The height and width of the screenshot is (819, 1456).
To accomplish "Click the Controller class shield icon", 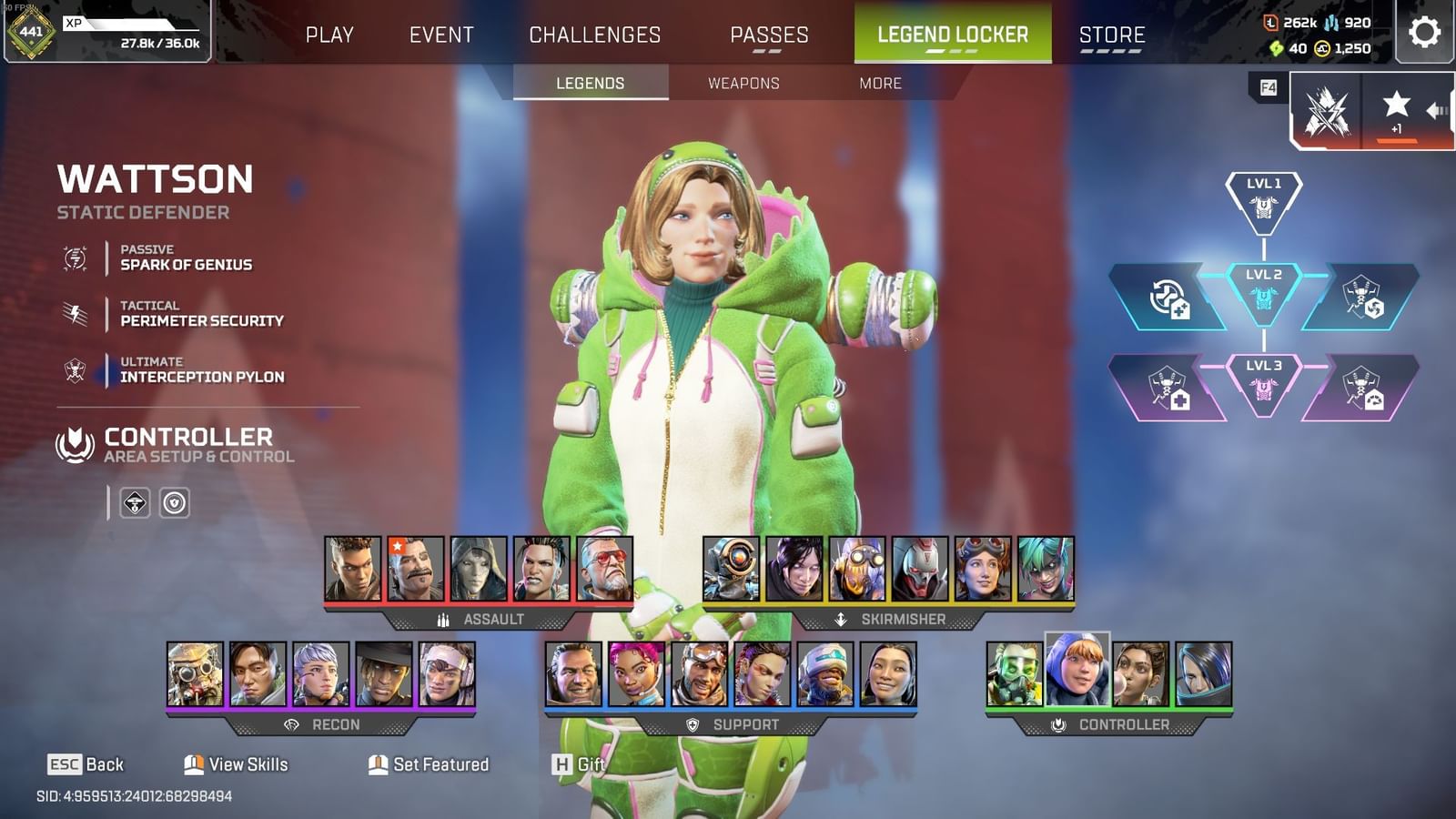I will (76, 445).
